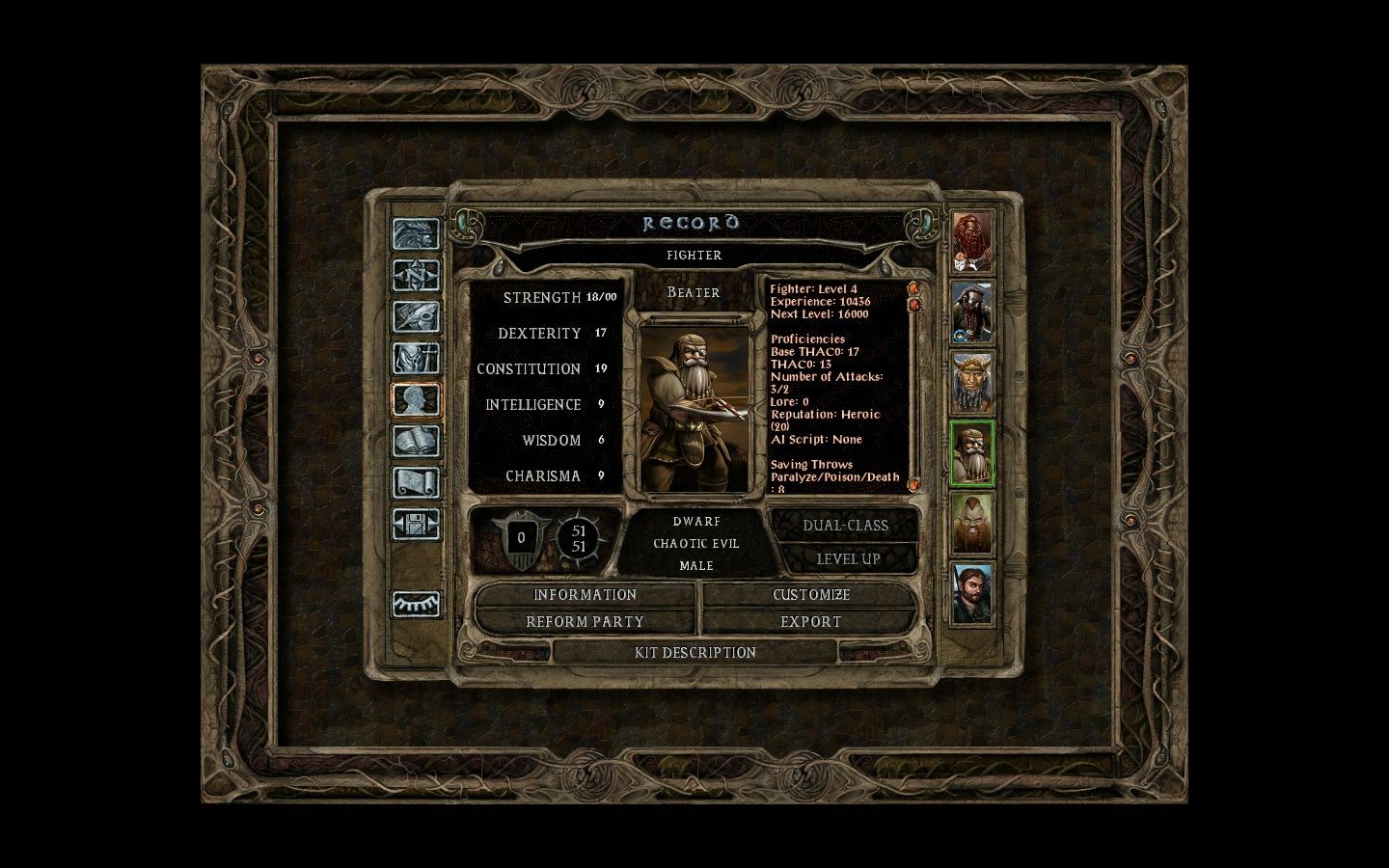Activate the Level Up button
The width and height of the screenshot is (1389, 868).
click(x=847, y=559)
